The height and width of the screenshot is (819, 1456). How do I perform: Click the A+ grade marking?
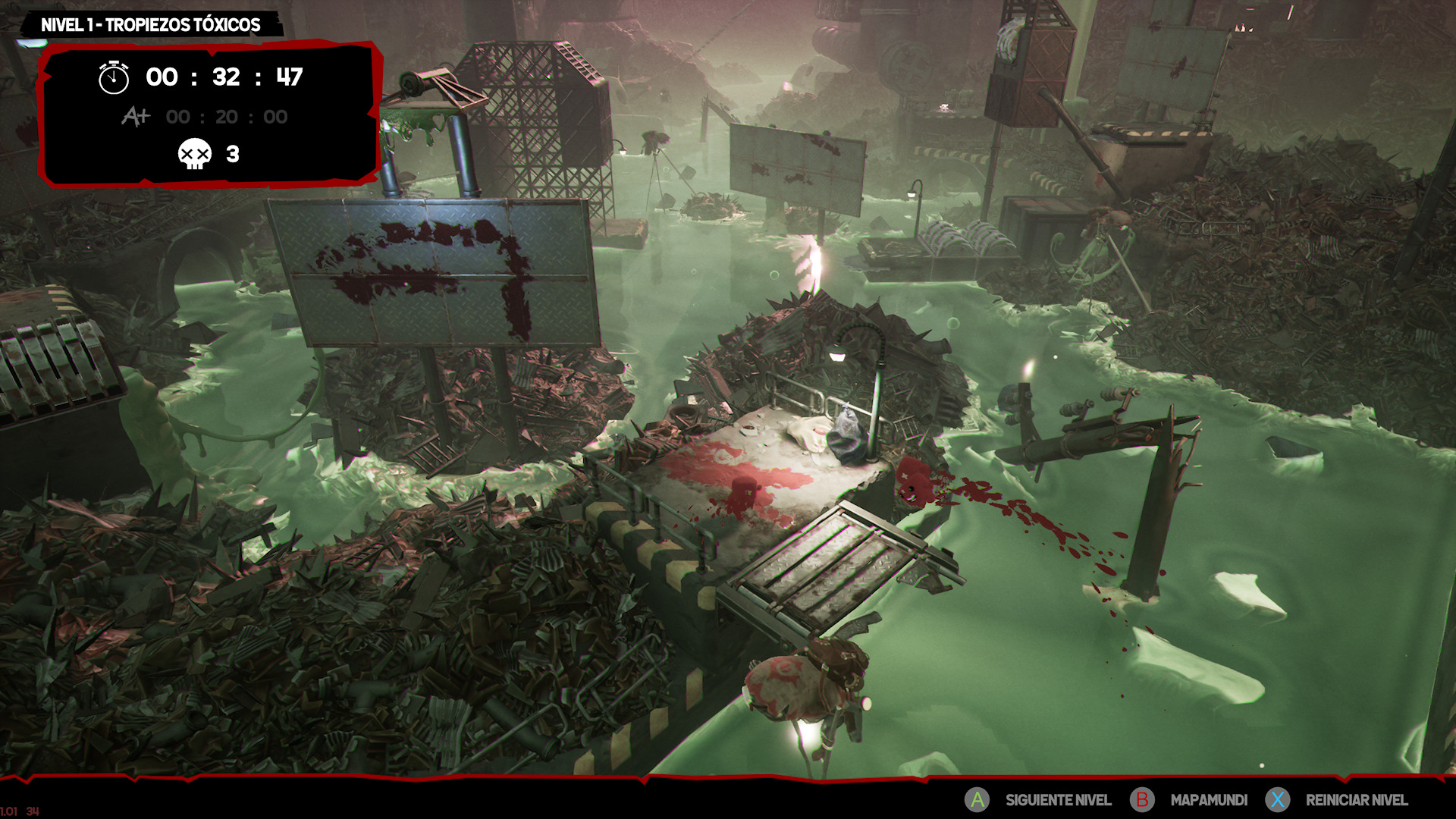tap(135, 116)
